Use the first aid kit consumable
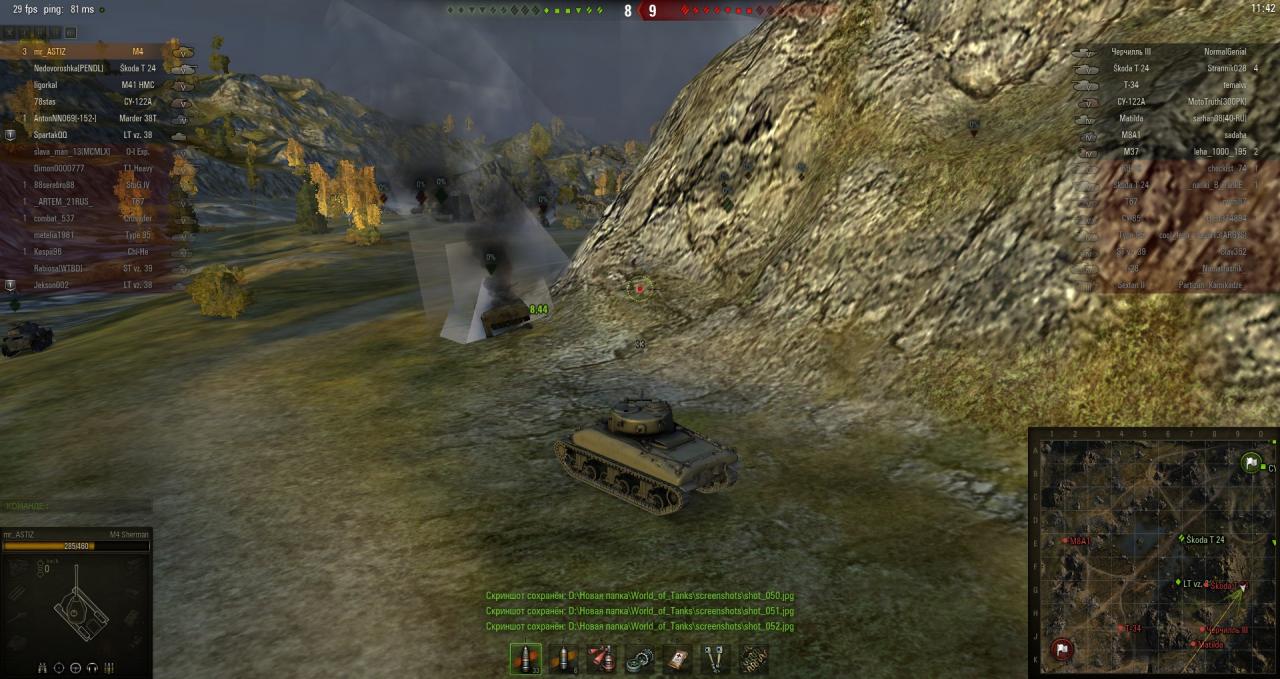 tap(677, 658)
